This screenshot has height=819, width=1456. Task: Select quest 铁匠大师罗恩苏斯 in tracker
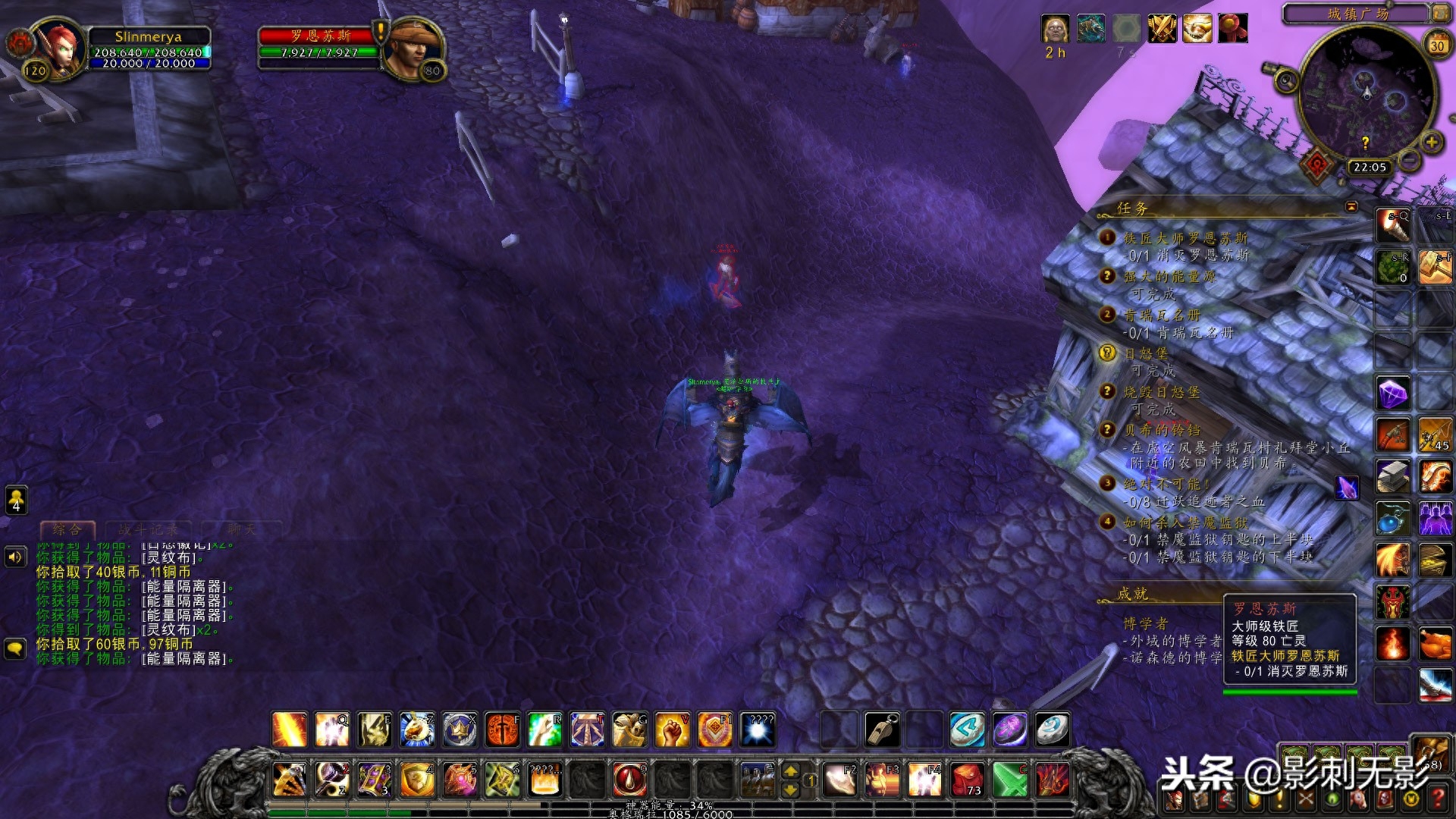[x=1185, y=238]
